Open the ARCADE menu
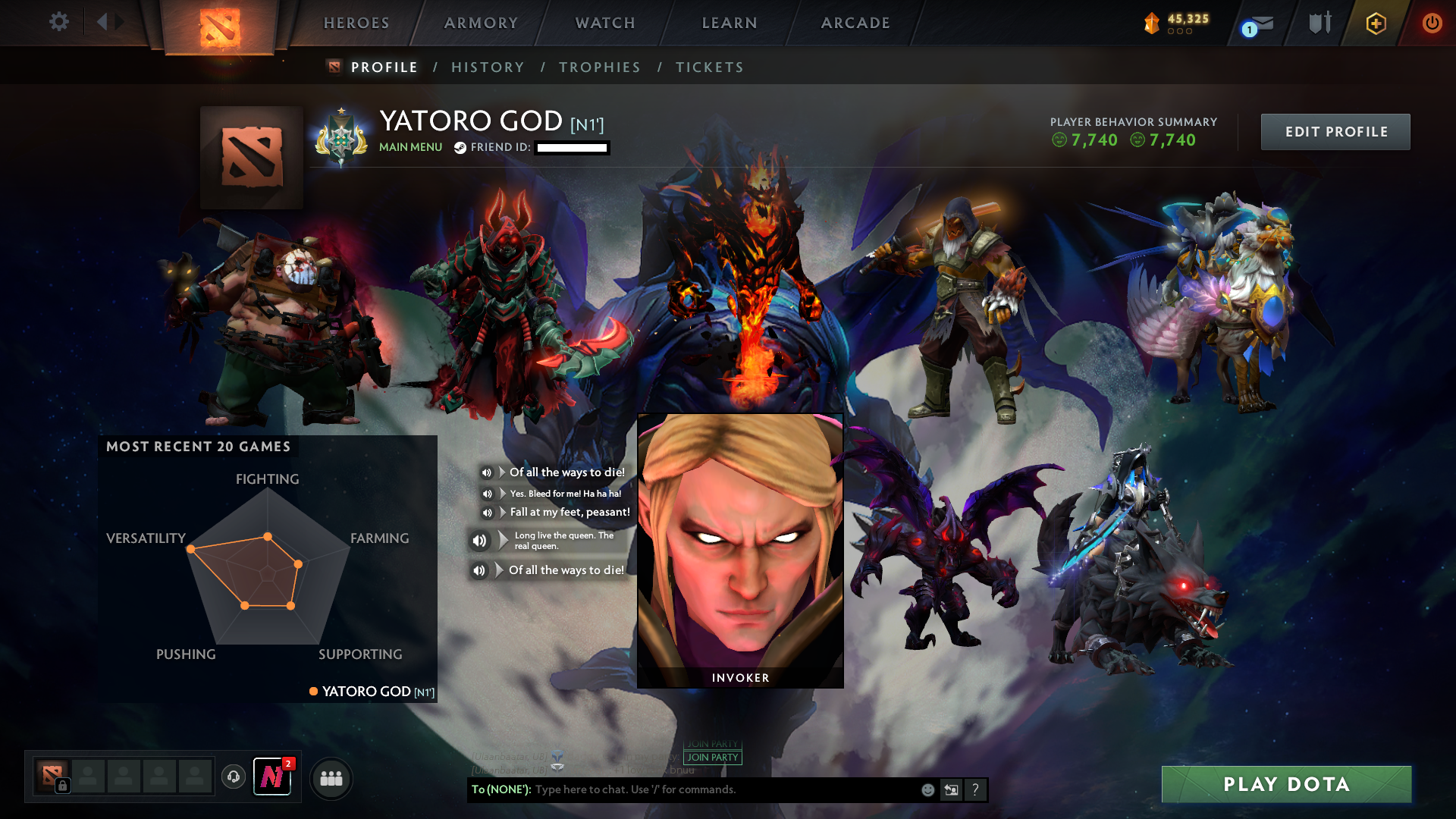The width and height of the screenshot is (1456, 819). point(855,23)
